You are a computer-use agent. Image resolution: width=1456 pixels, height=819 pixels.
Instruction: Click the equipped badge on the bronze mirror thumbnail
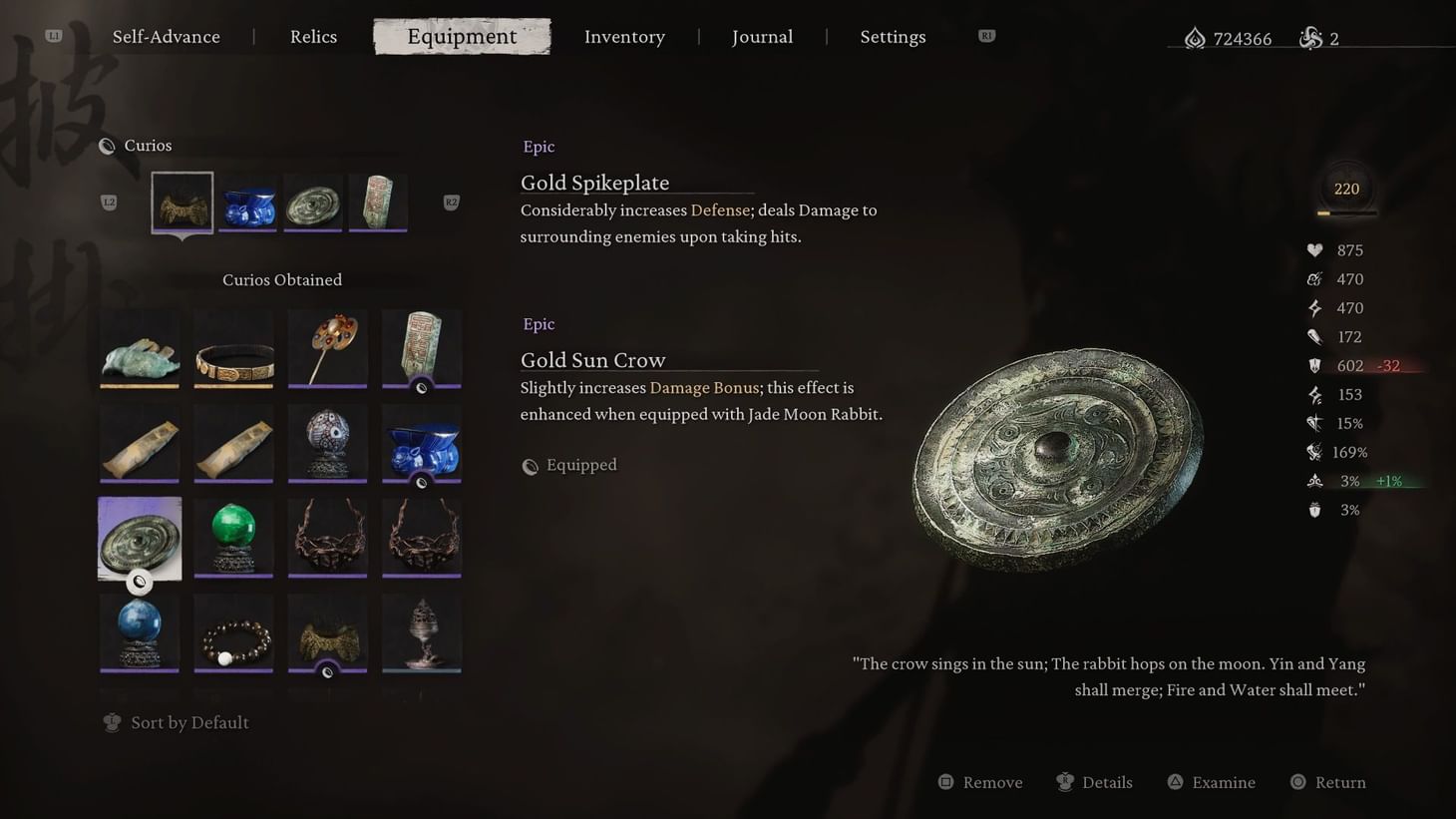[x=140, y=583]
